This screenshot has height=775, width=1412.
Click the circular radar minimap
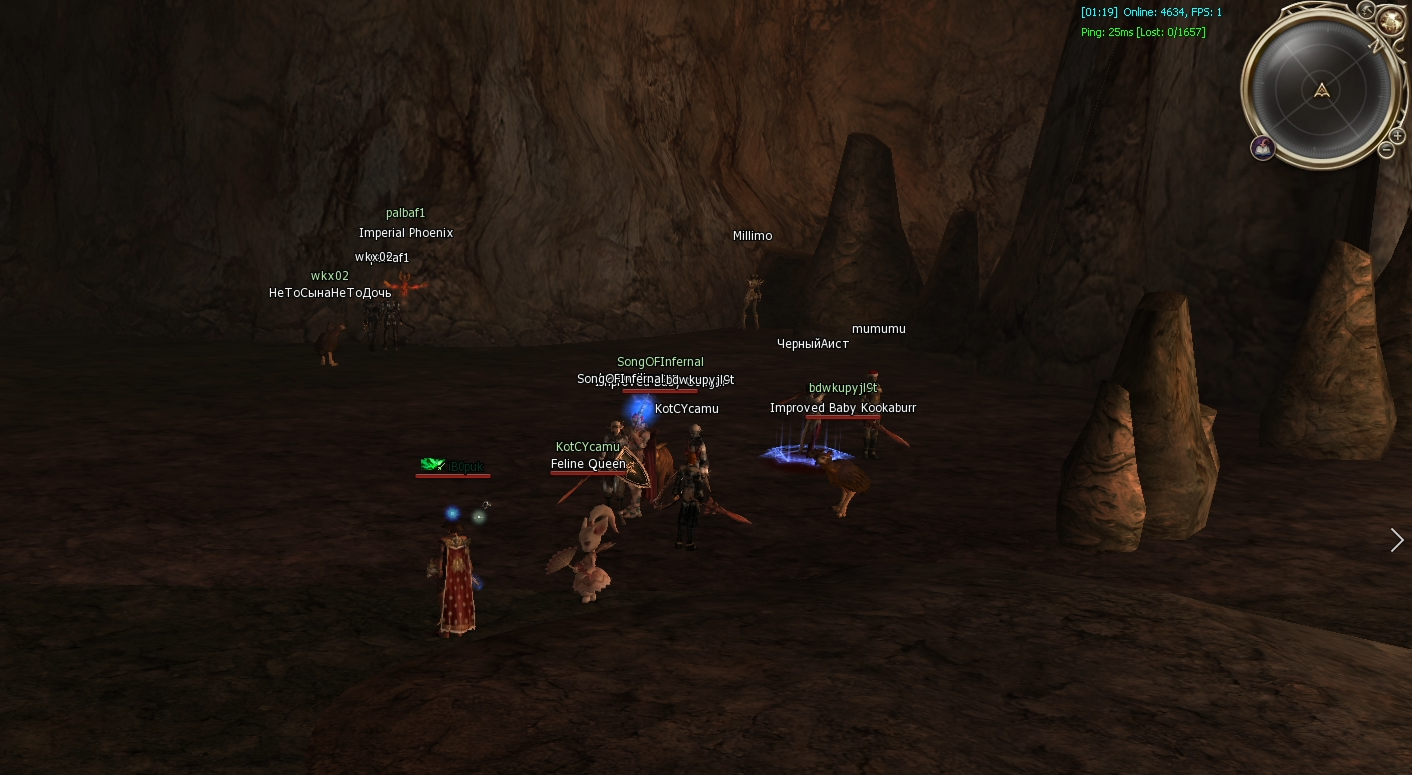(x=1322, y=91)
